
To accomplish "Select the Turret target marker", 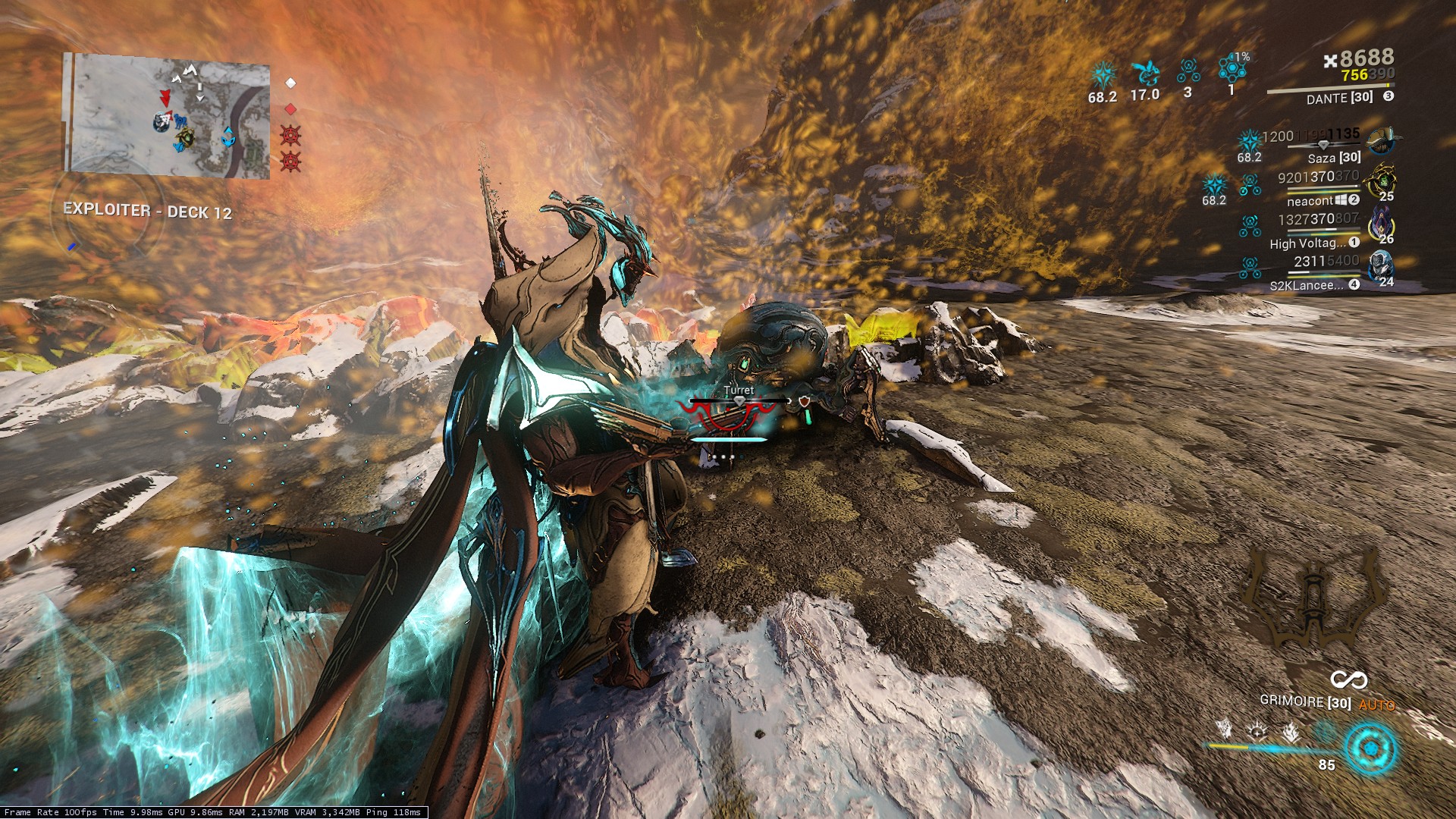I will click(739, 391).
